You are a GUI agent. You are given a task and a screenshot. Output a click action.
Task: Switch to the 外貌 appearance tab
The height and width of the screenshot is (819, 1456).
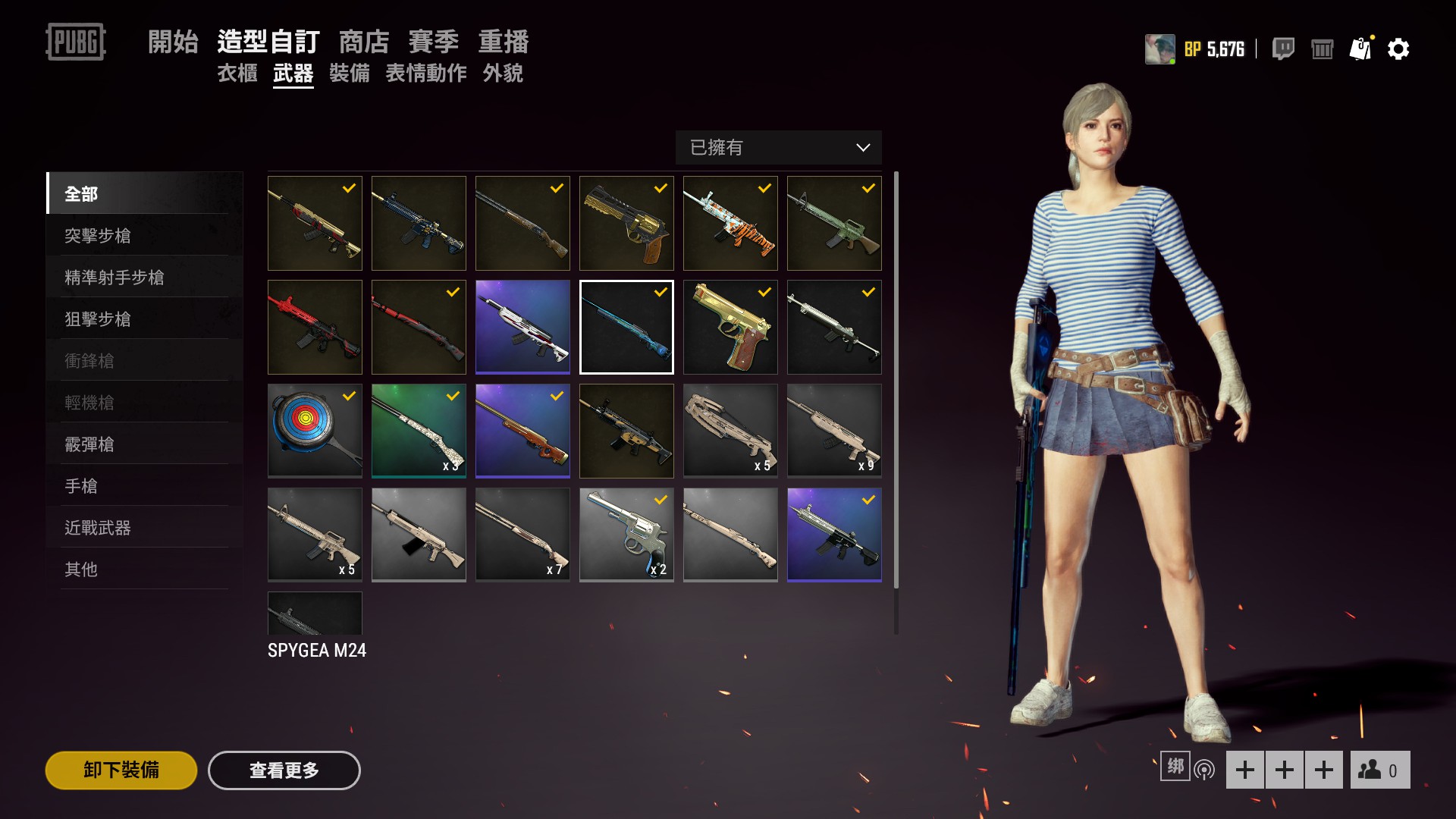click(x=503, y=74)
